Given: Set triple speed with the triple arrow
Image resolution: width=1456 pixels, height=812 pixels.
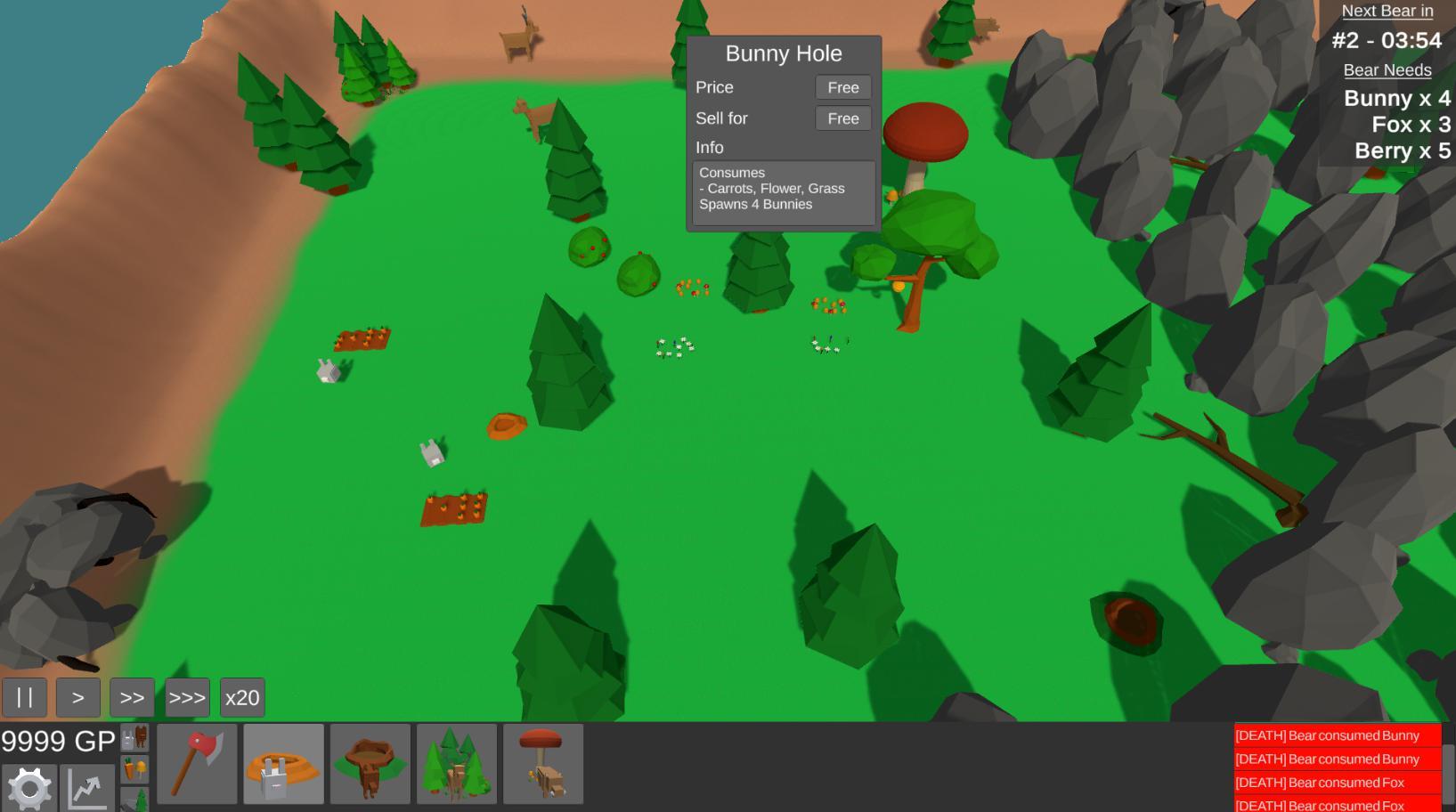Looking at the screenshot, I should pyautogui.click(x=187, y=697).
